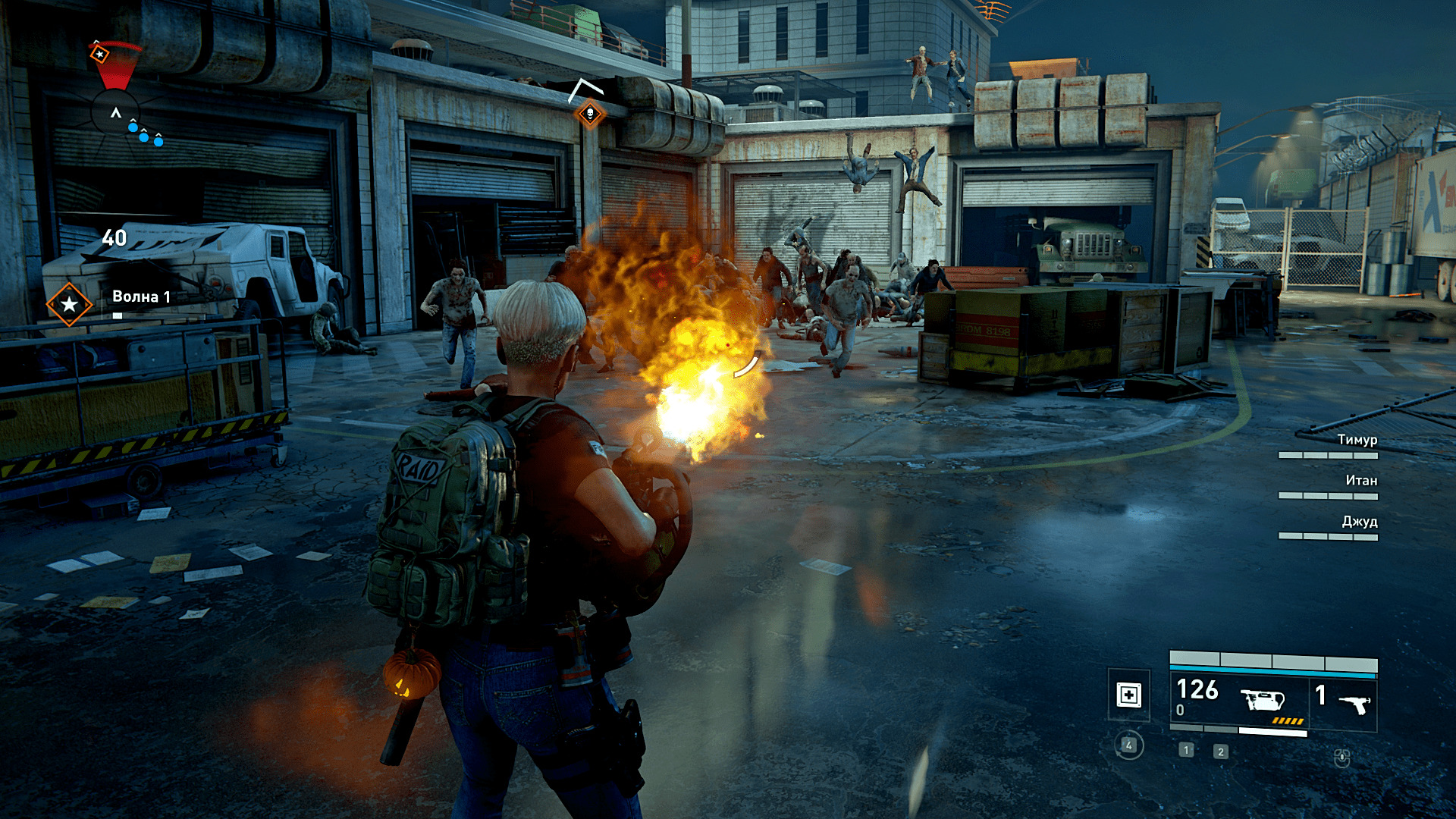Image resolution: width=1456 pixels, height=819 pixels.
Task: Select teammate Итан in the squad list
Action: click(x=1360, y=481)
